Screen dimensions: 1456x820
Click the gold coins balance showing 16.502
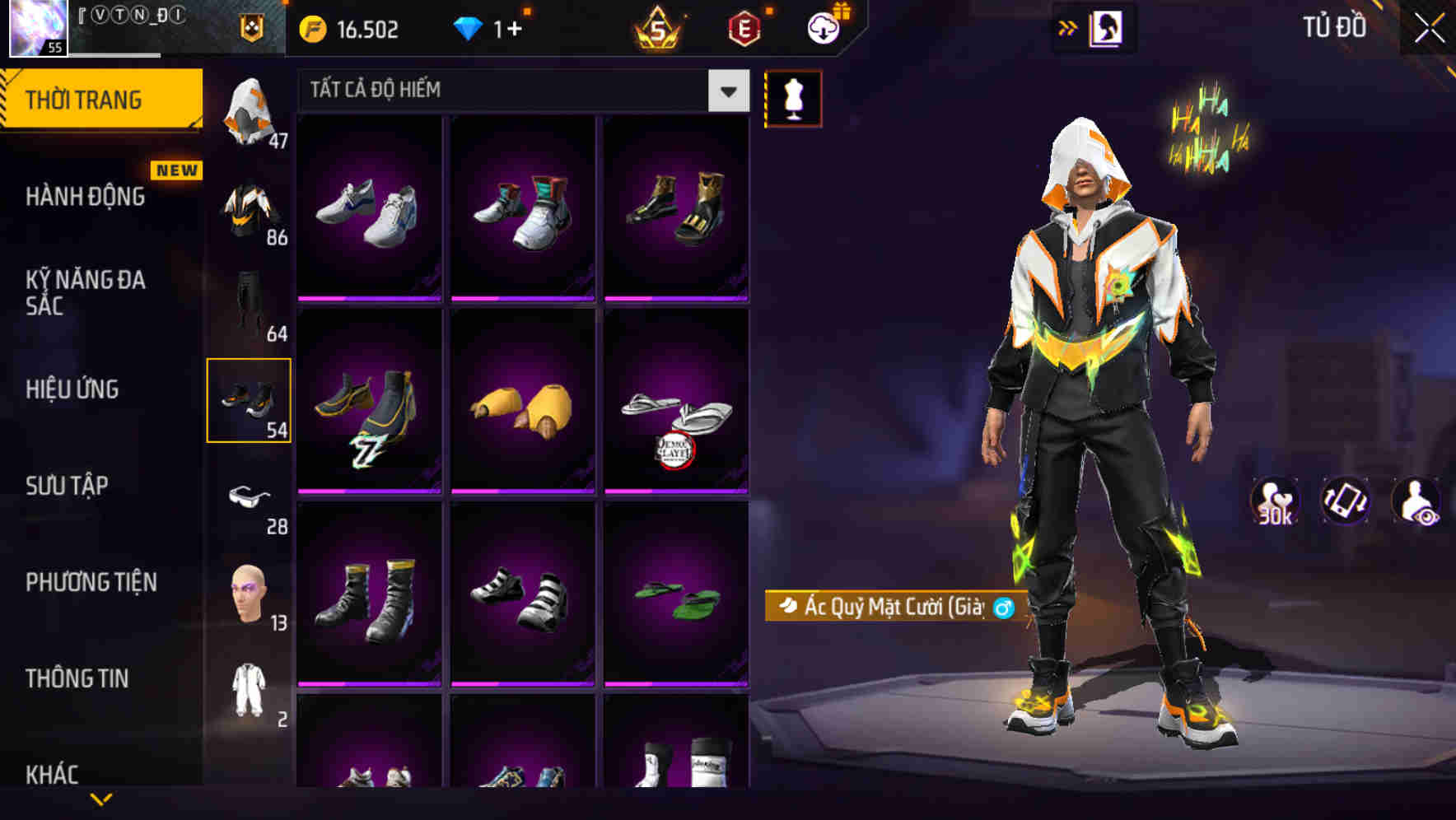pos(346,29)
